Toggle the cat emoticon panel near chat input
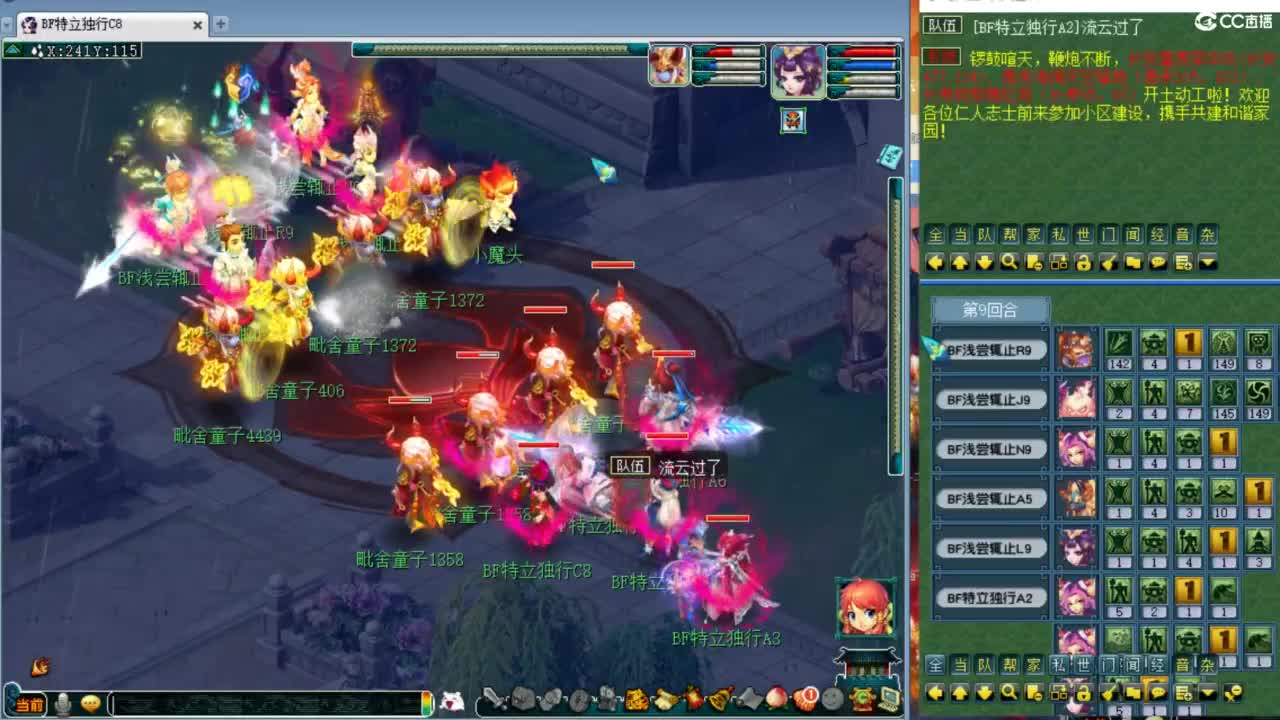 coord(452,700)
